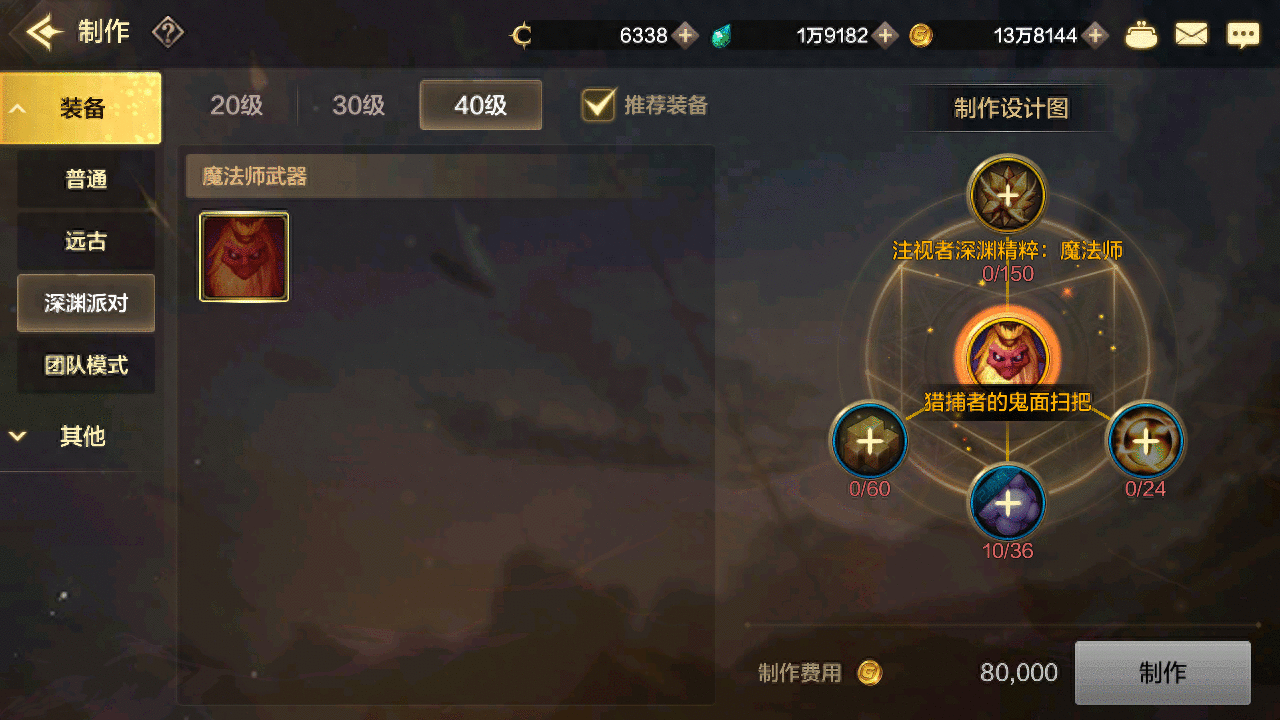Select the 团队模式 sidebar entry
The width and height of the screenshot is (1280, 720).
(x=86, y=364)
